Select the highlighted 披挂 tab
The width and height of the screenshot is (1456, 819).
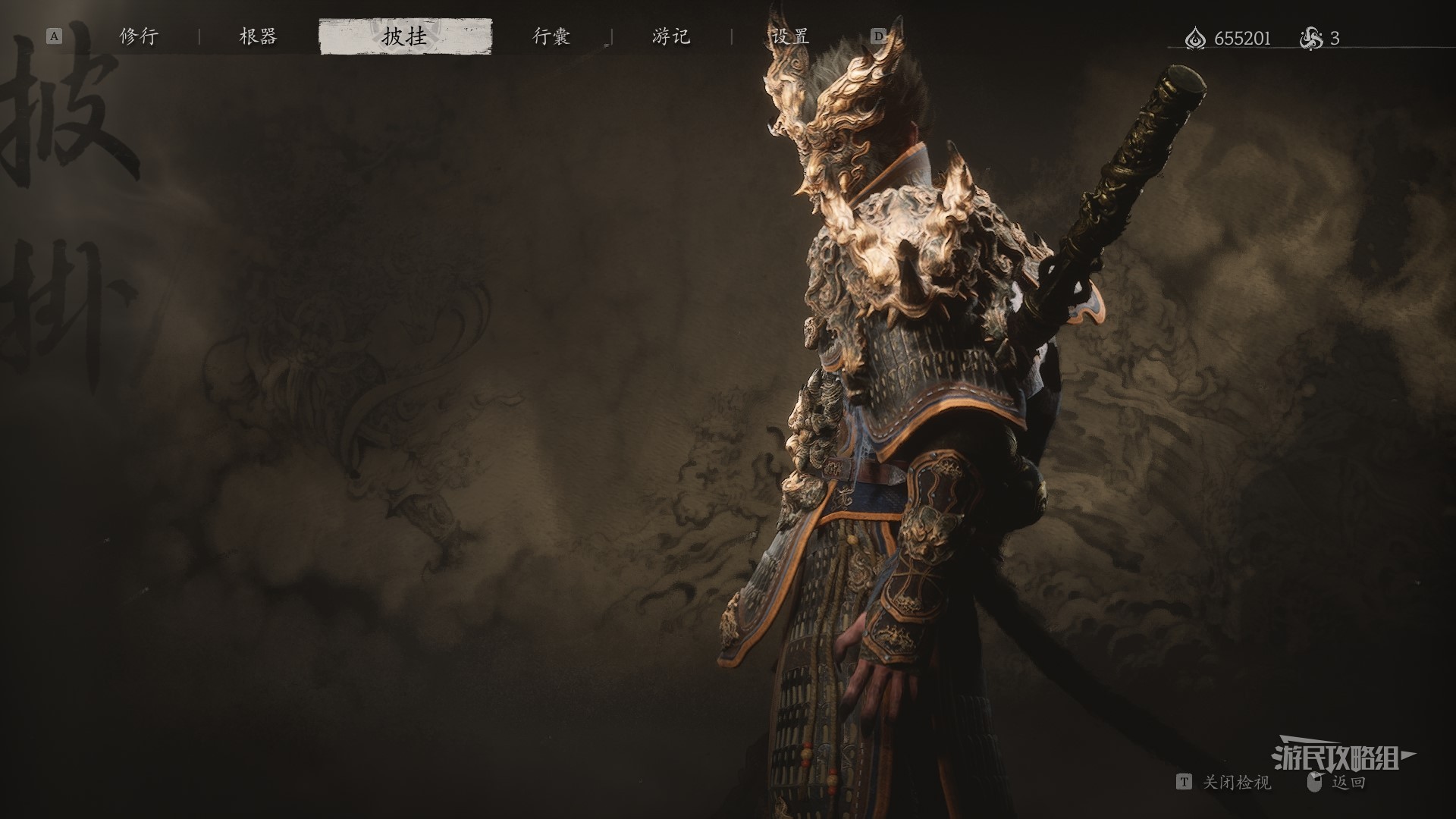click(405, 36)
